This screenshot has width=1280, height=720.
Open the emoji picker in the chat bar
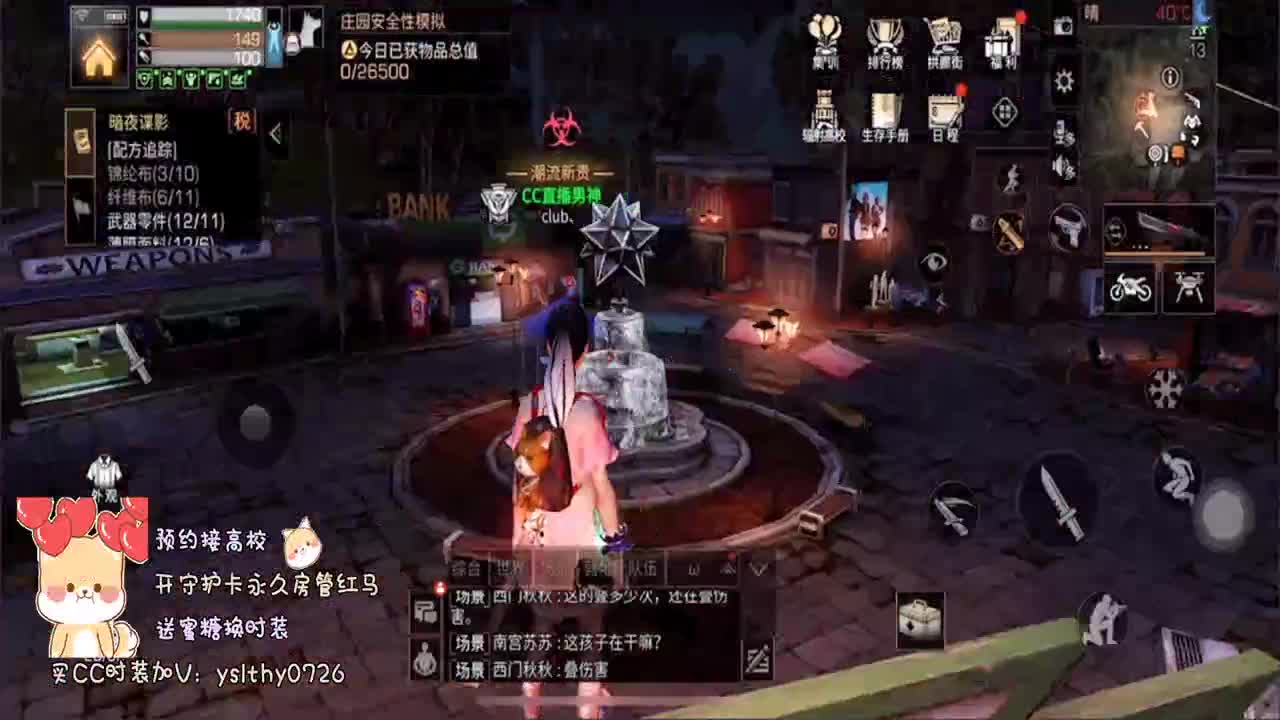point(693,569)
